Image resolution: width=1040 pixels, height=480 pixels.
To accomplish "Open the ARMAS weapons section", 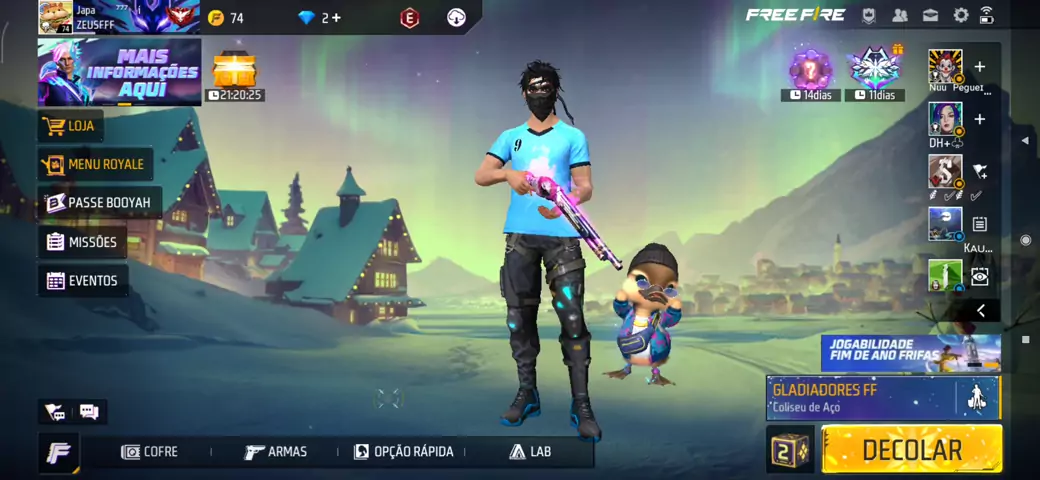I will (276, 452).
